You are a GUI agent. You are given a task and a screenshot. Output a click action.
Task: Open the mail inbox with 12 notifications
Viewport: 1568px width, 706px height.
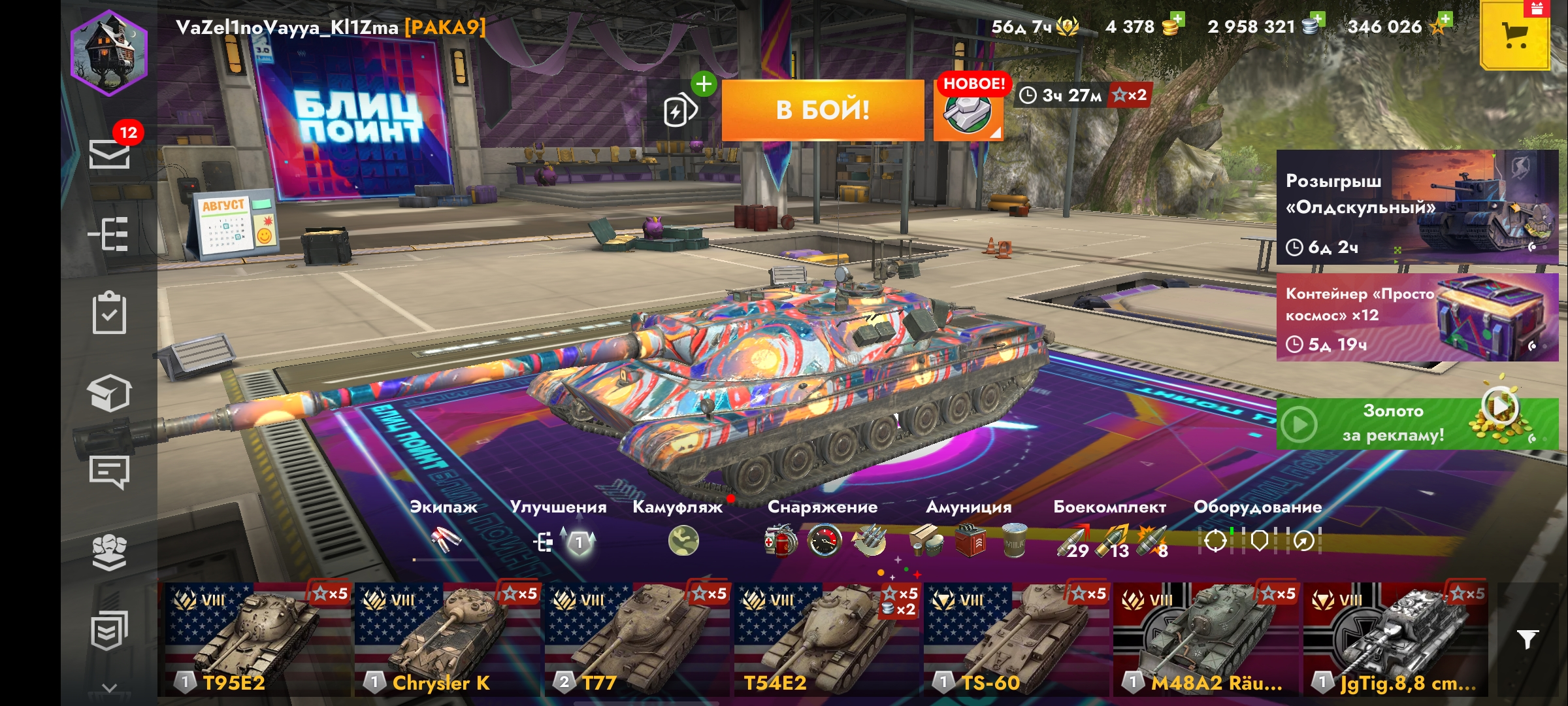click(x=109, y=154)
